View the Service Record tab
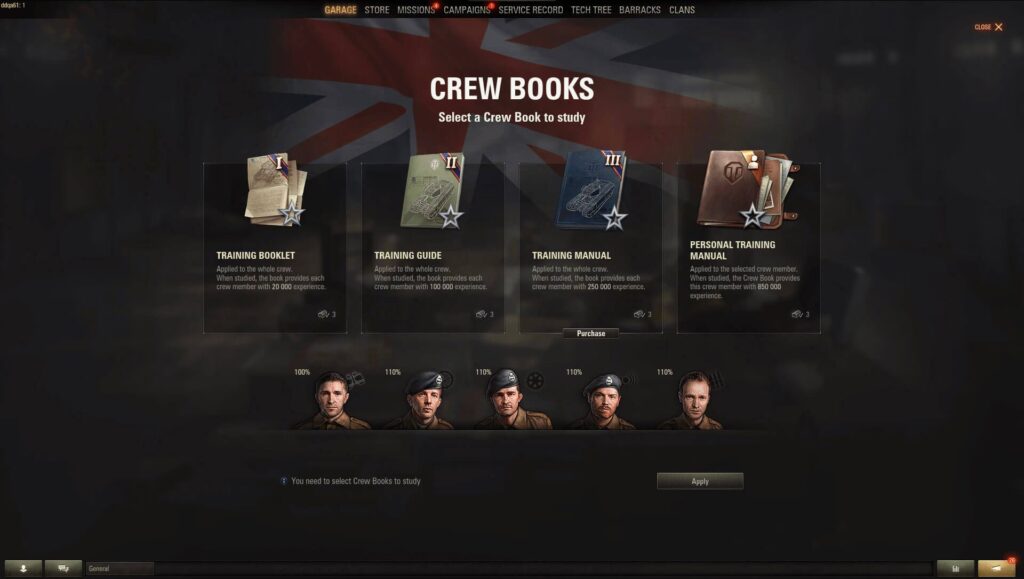The height and width of the screenshot is (579, 1024). 530,10
